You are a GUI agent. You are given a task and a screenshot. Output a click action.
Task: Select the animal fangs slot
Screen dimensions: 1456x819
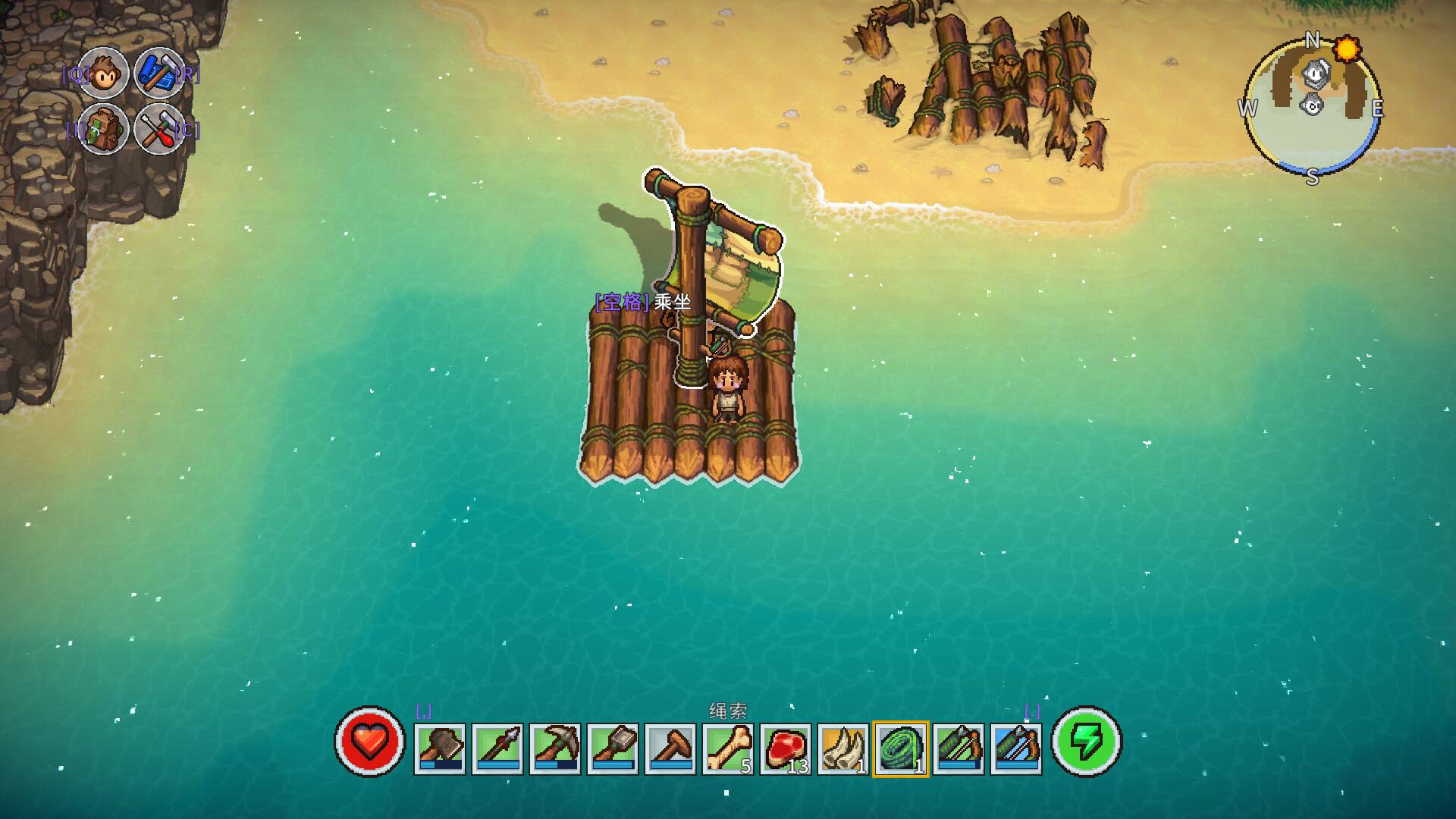pos(843,748)
